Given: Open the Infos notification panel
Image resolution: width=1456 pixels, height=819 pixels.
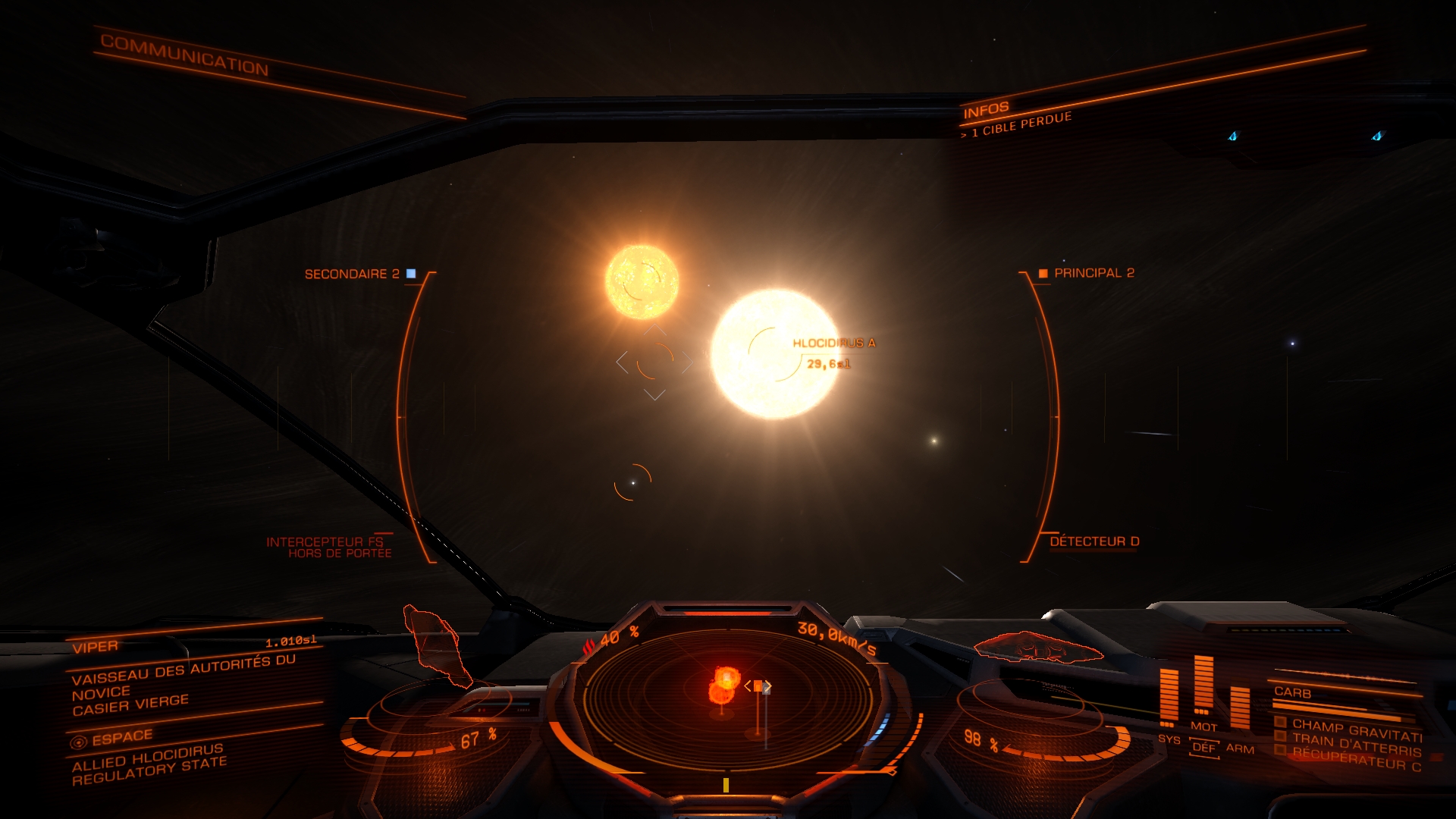Looking at the screenshot, I should [x=986, y=111].
